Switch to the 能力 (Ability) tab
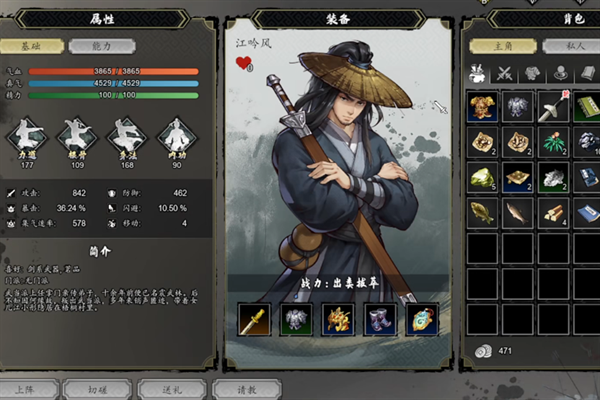 tap(91, 46)
